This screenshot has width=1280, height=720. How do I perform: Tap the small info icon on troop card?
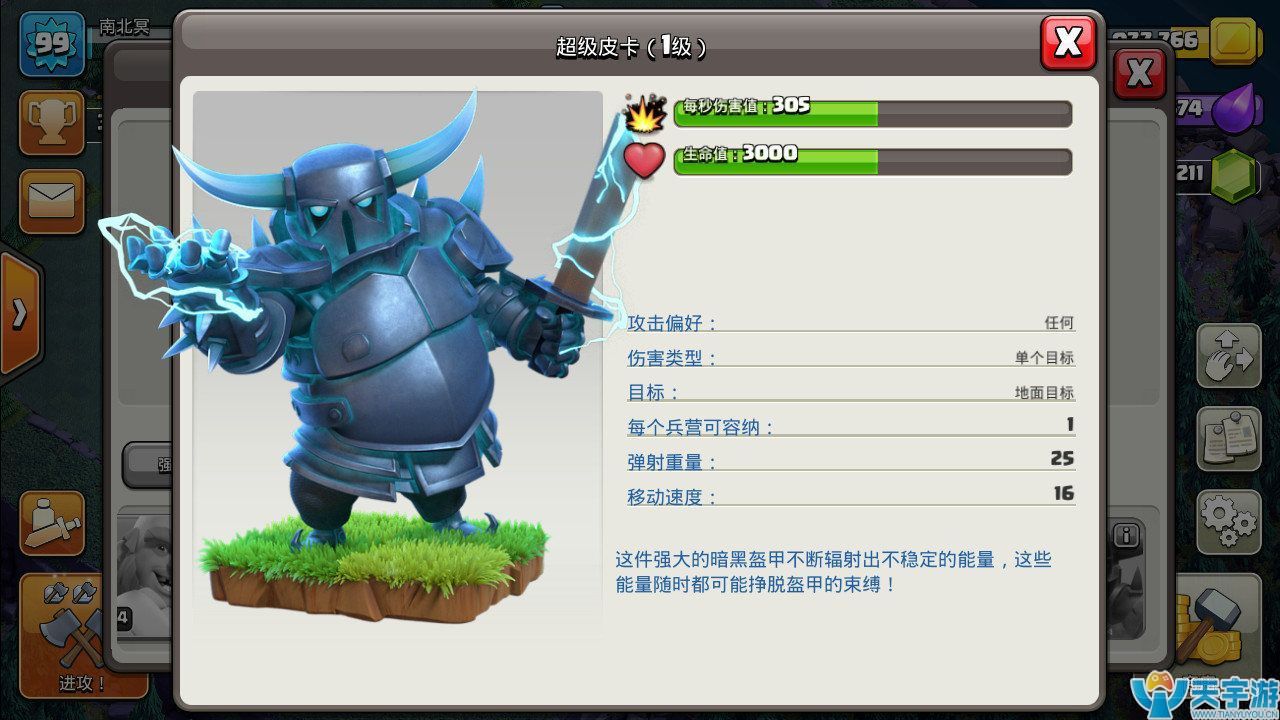(1127, 535)
